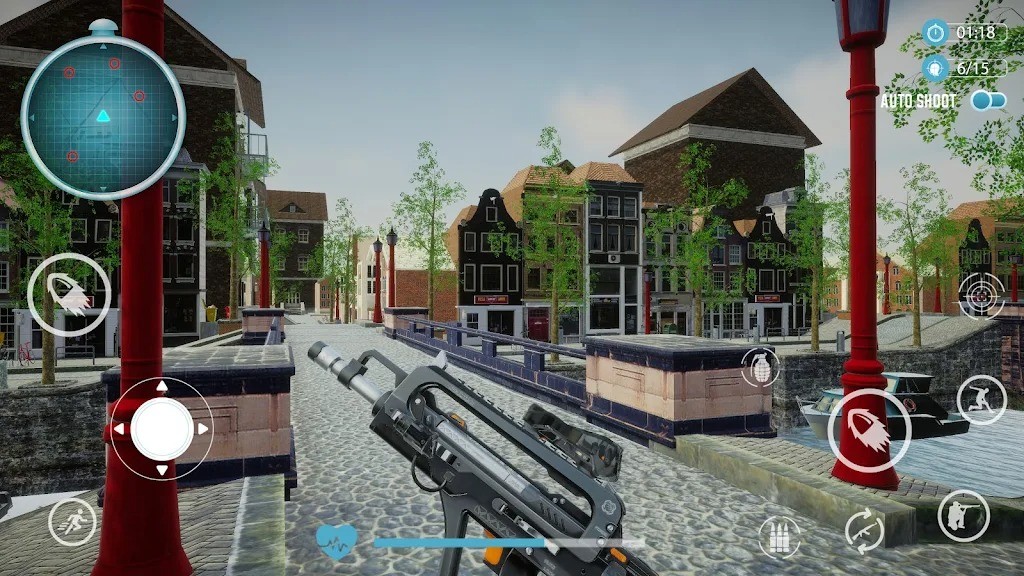Open the crosshair scope aim button
Viewport: 1024px width, 576px height.
pyautogui.click(x=981, y=294)
